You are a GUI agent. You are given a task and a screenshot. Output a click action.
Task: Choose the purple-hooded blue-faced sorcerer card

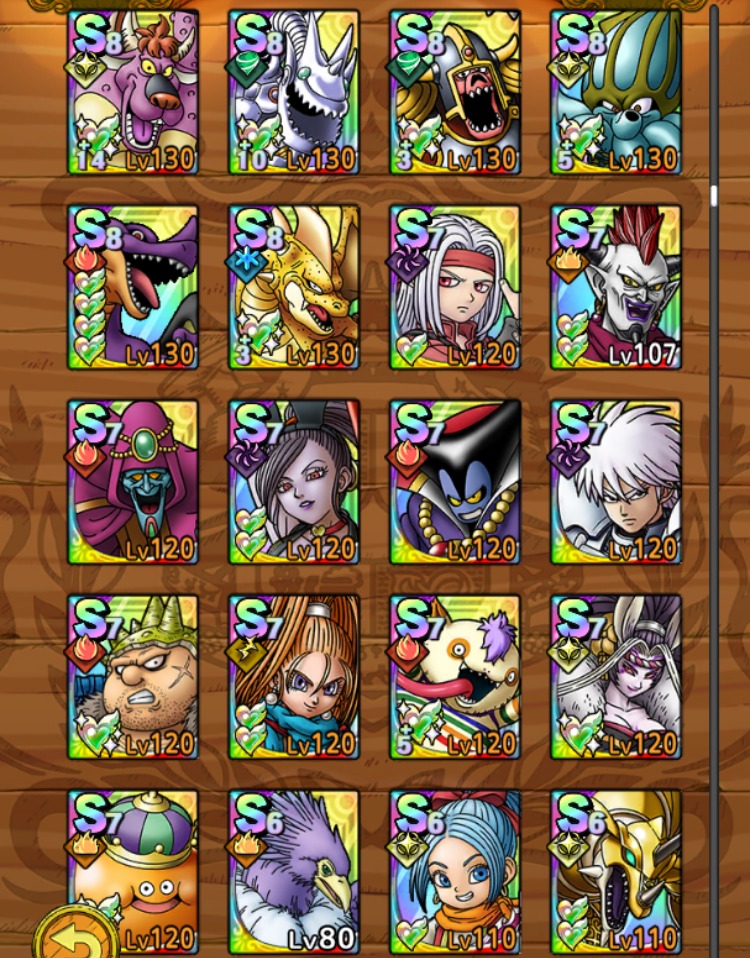coord(133,482)
